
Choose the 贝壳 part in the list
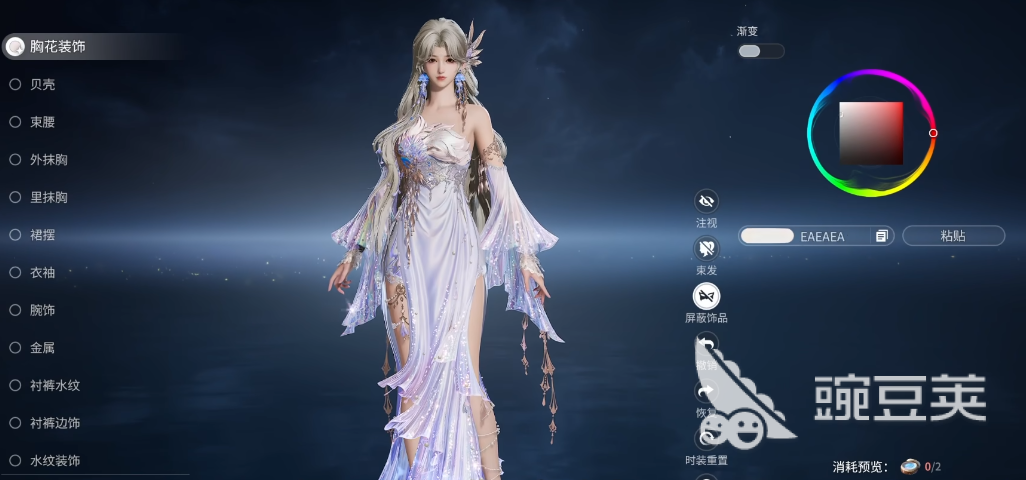43,84
